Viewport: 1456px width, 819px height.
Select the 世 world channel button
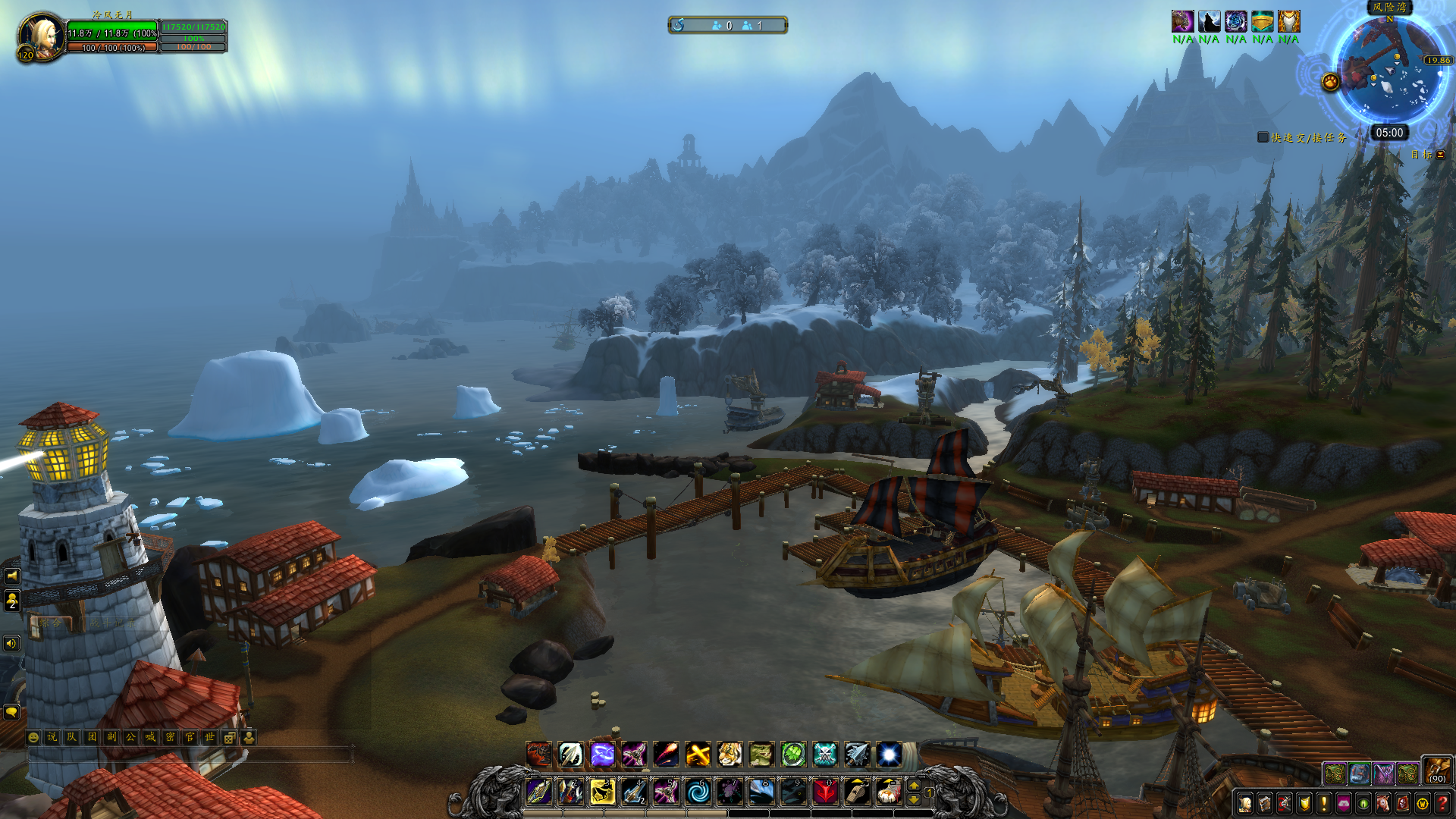(209, 737)
